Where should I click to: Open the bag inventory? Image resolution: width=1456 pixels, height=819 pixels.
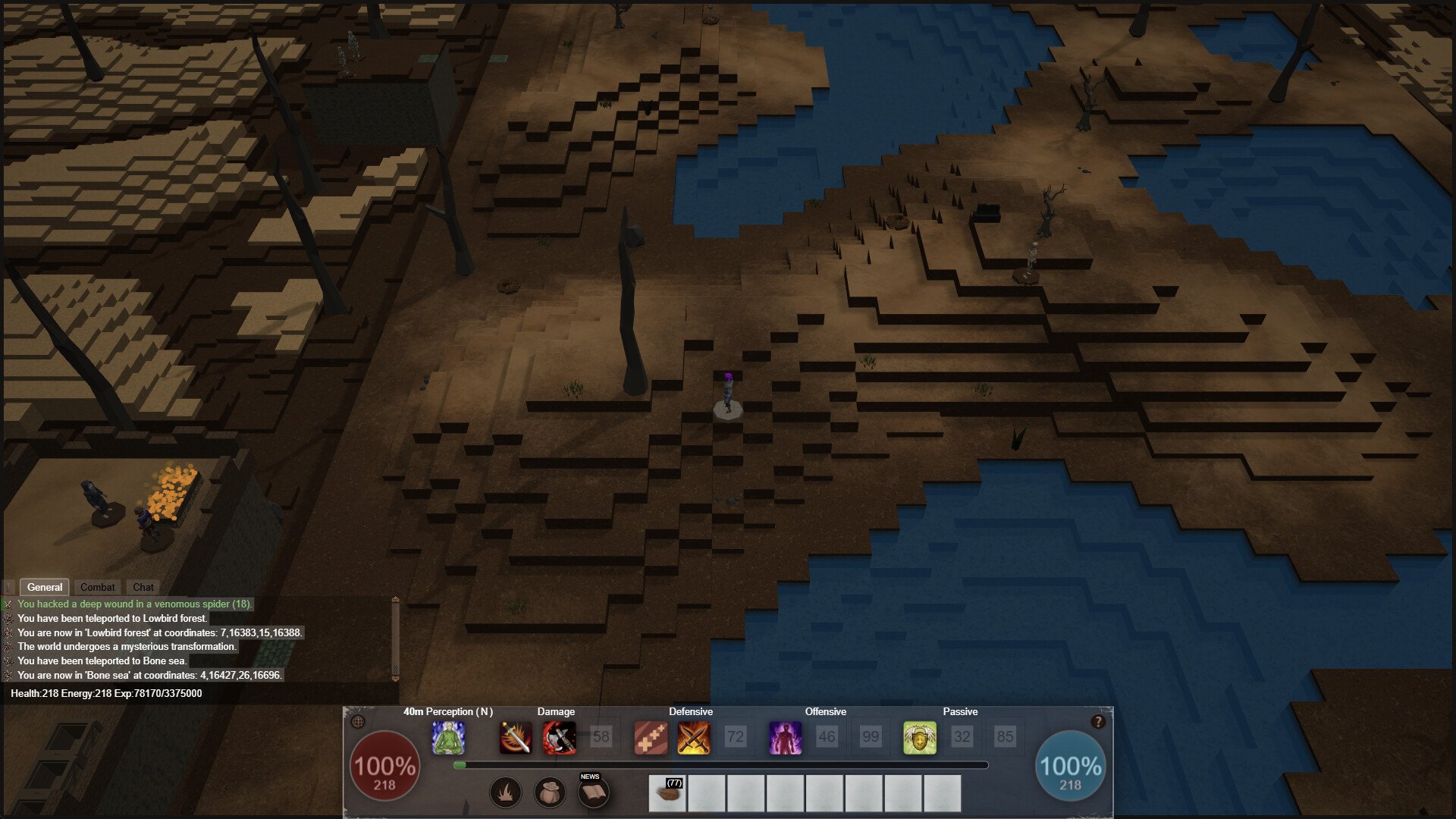pos(550,793)
